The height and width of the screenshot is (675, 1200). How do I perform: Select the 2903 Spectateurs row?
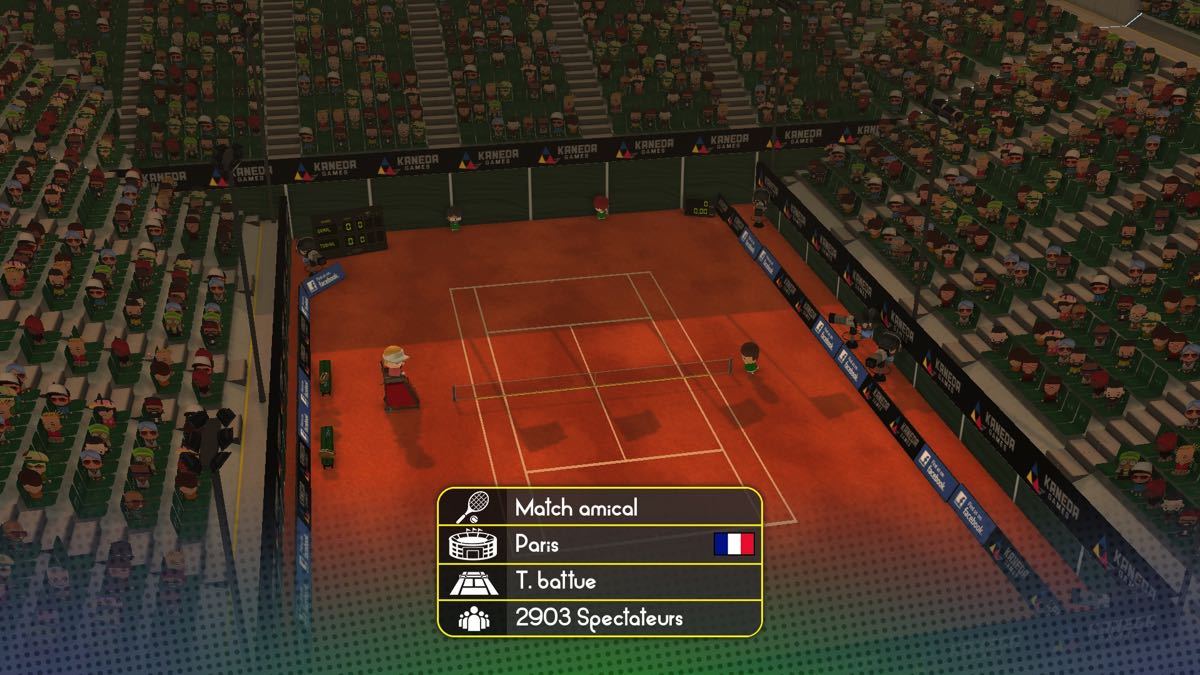coord(598,618)
